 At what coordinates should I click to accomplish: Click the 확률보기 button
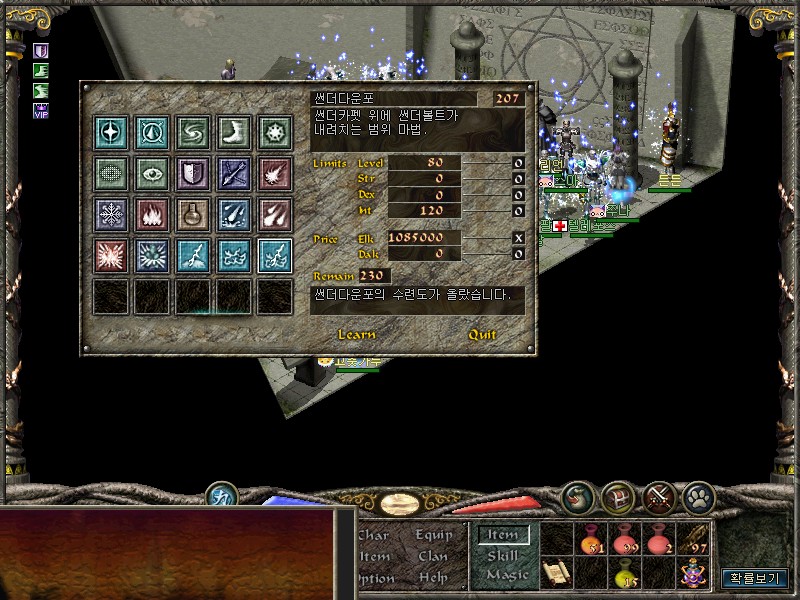click(755, 577)
